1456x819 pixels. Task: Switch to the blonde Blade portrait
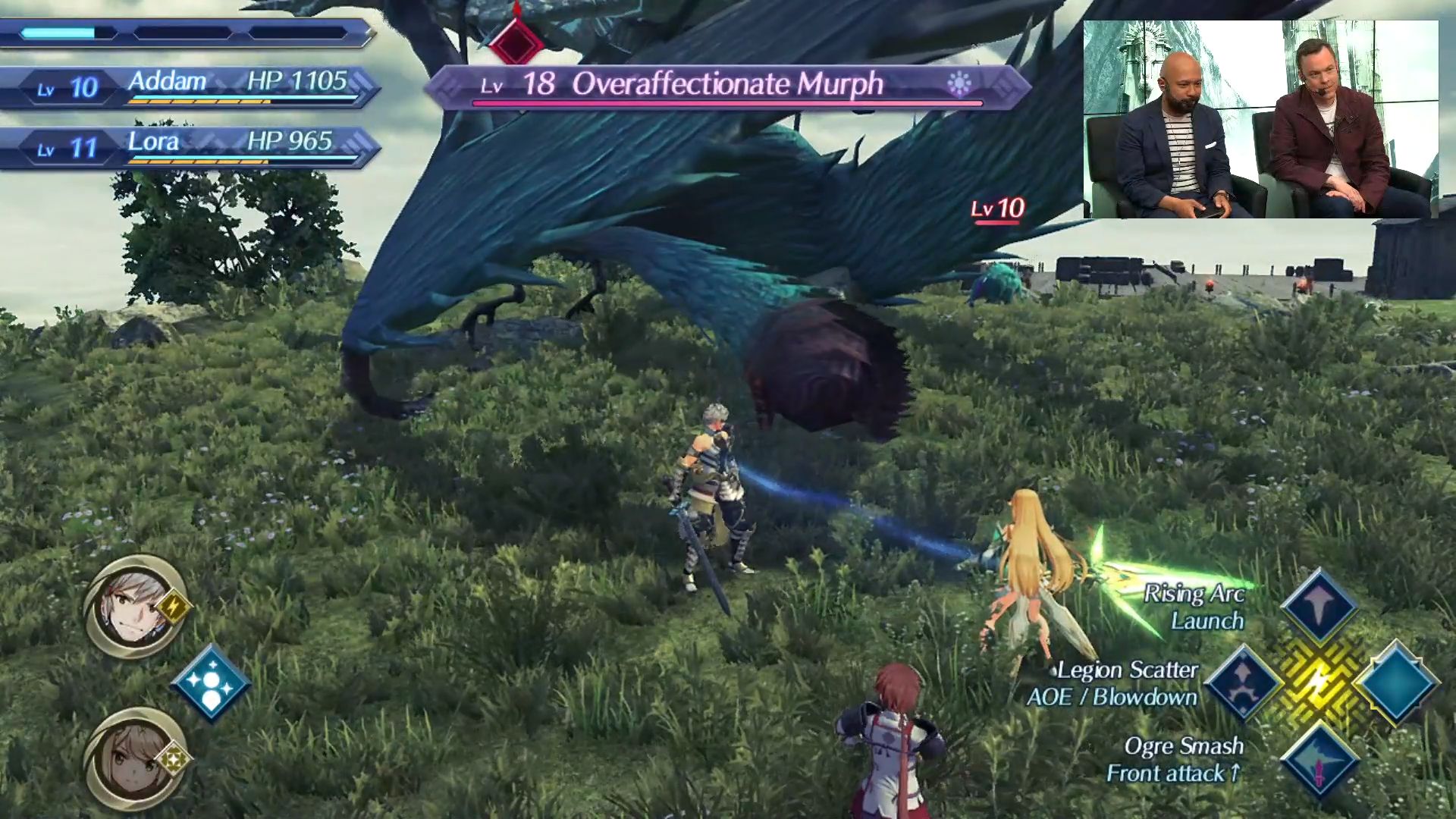[x=135, y=758]
